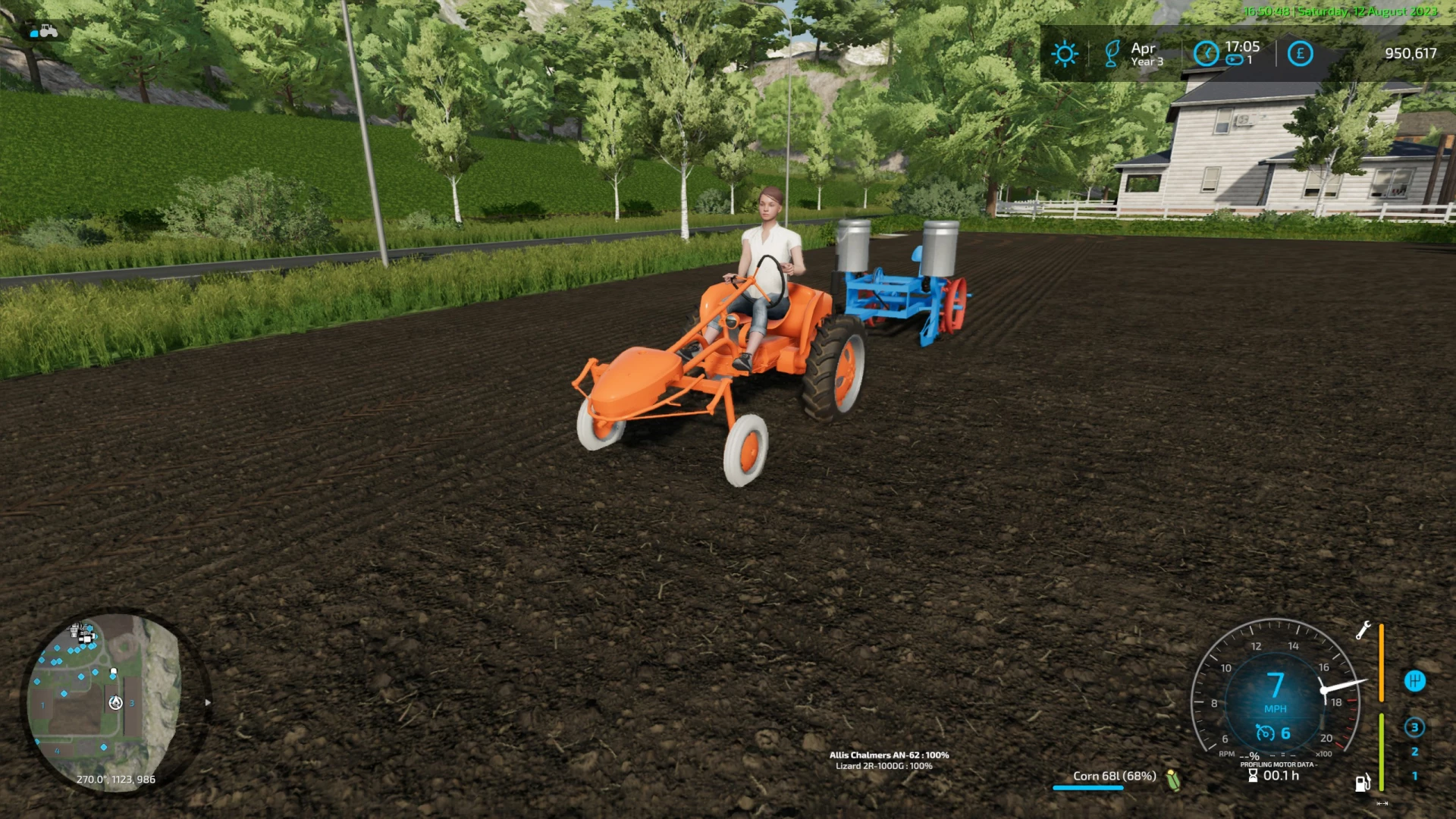Click the clock icon next to 17:05

(x=1206, y=53)
